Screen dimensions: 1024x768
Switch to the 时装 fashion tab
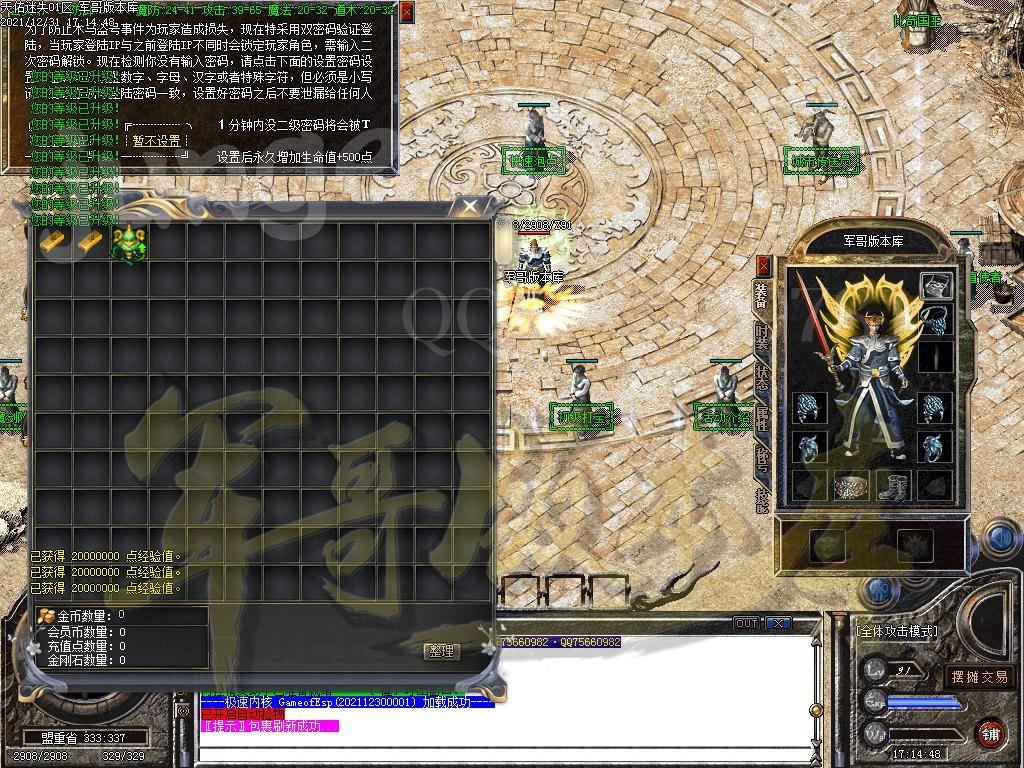click(x=763, y=338)
